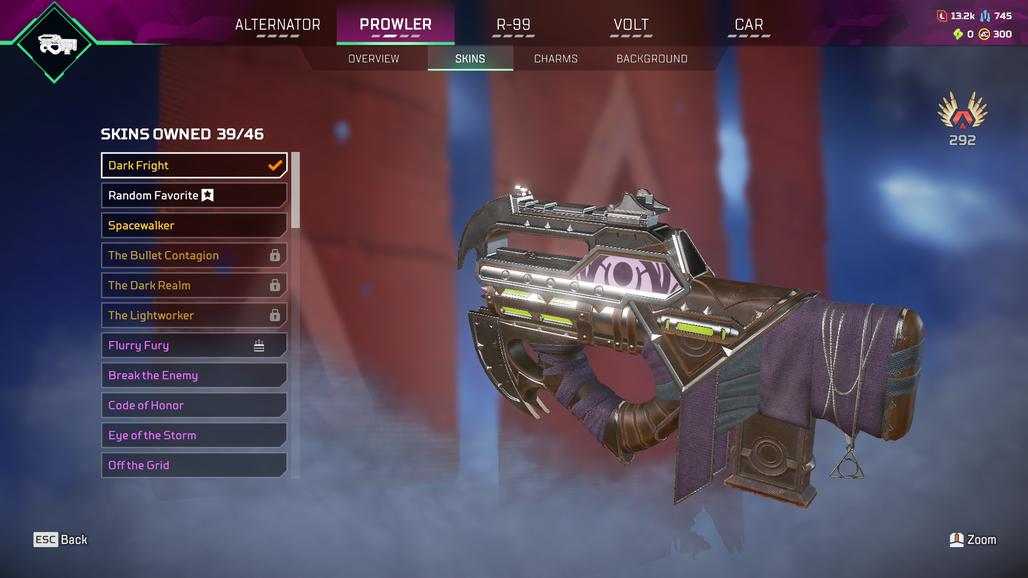The height and width of the screenshot is (578, 1028).
Task: Click the SMG weapon category emblem
Action: click(x=54, y=43)
